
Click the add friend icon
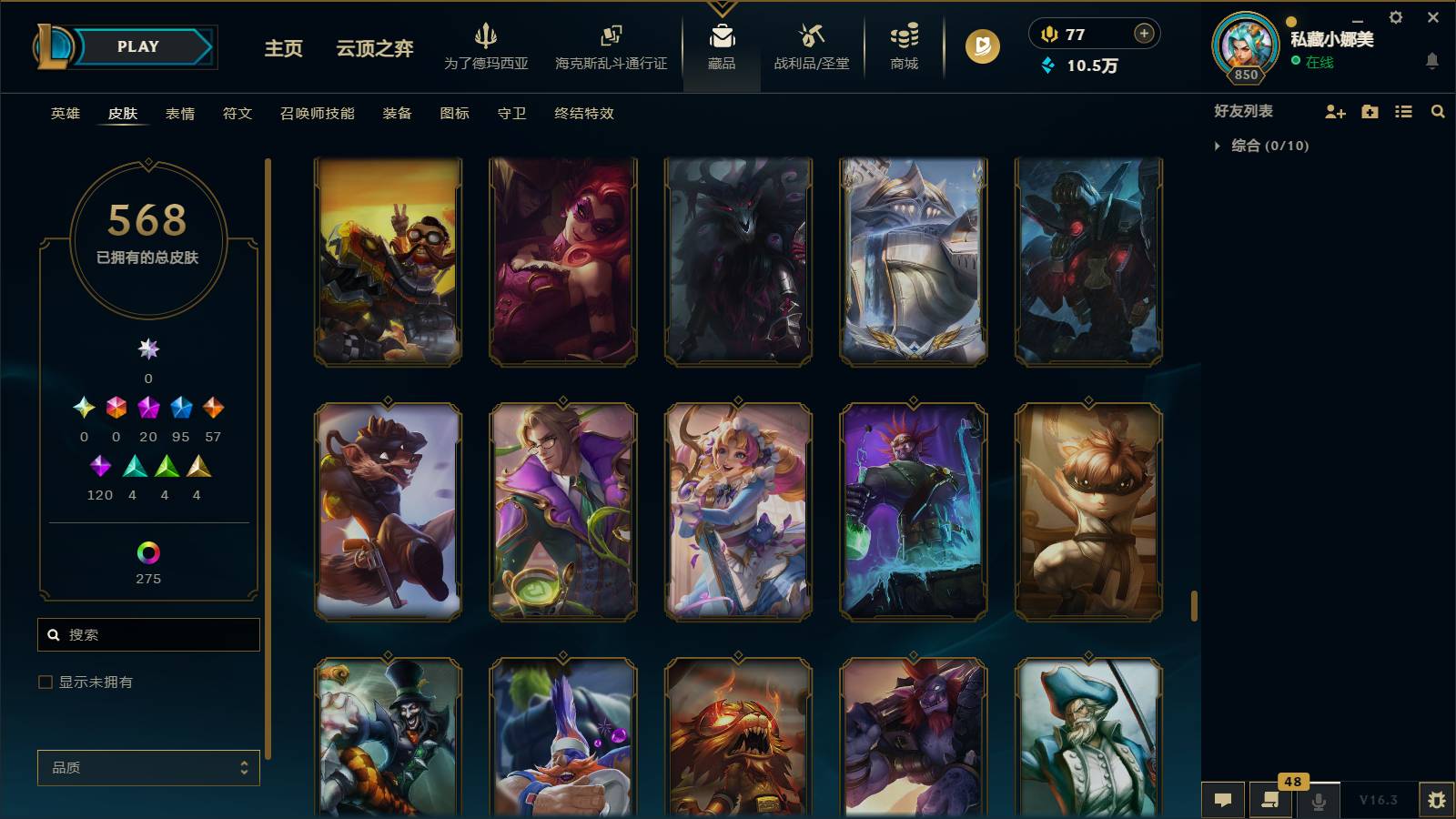1335,111
